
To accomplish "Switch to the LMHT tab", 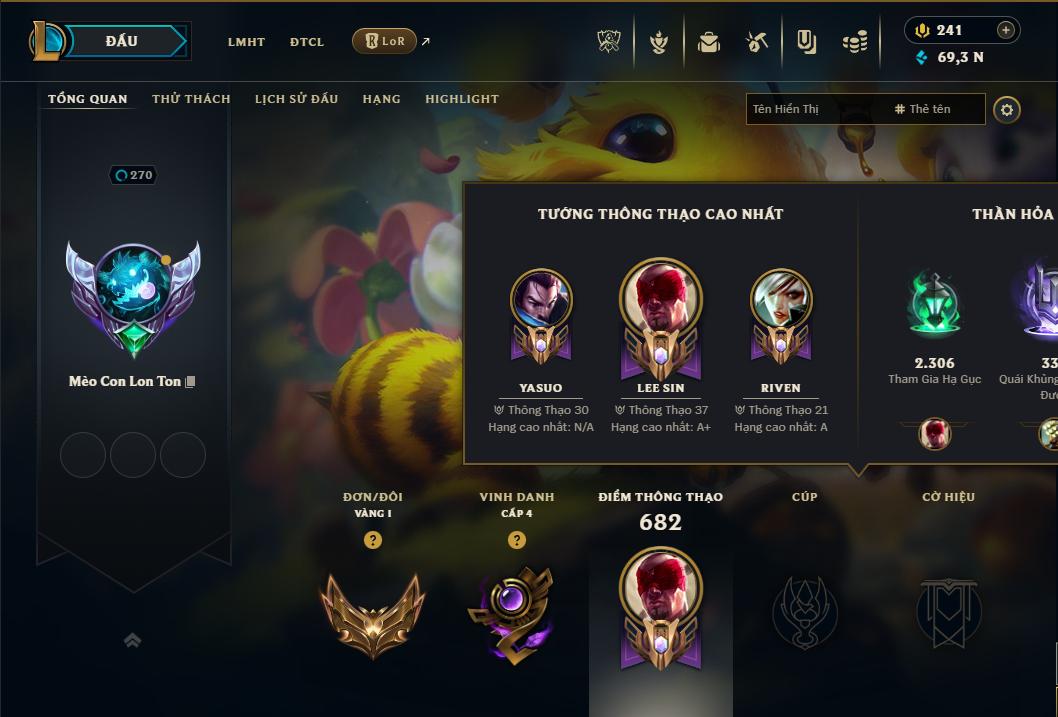I will pyautogui.click(x=246, y=42).
